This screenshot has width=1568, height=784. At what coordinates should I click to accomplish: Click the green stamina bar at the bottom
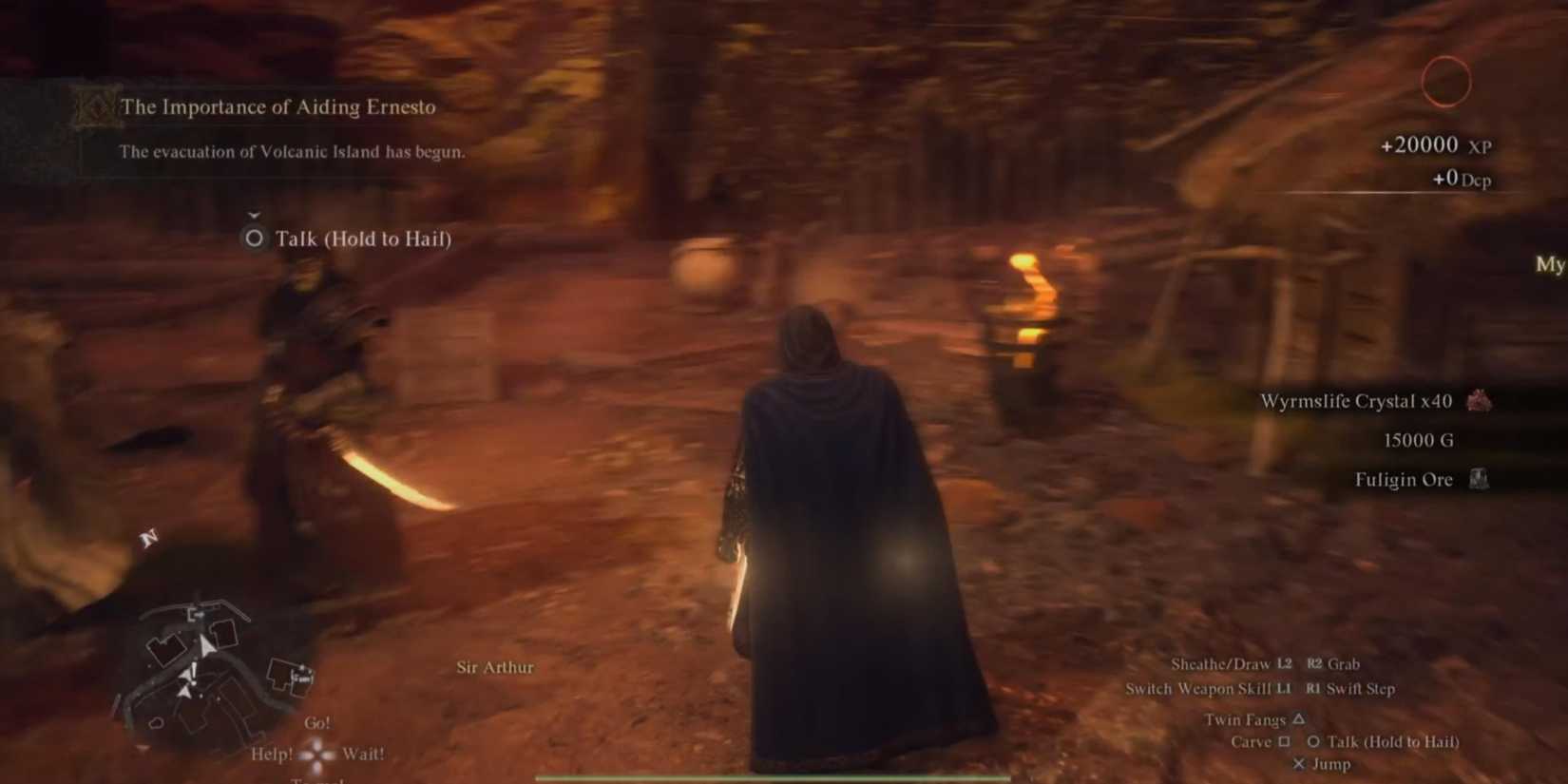[x=770, y=777]
